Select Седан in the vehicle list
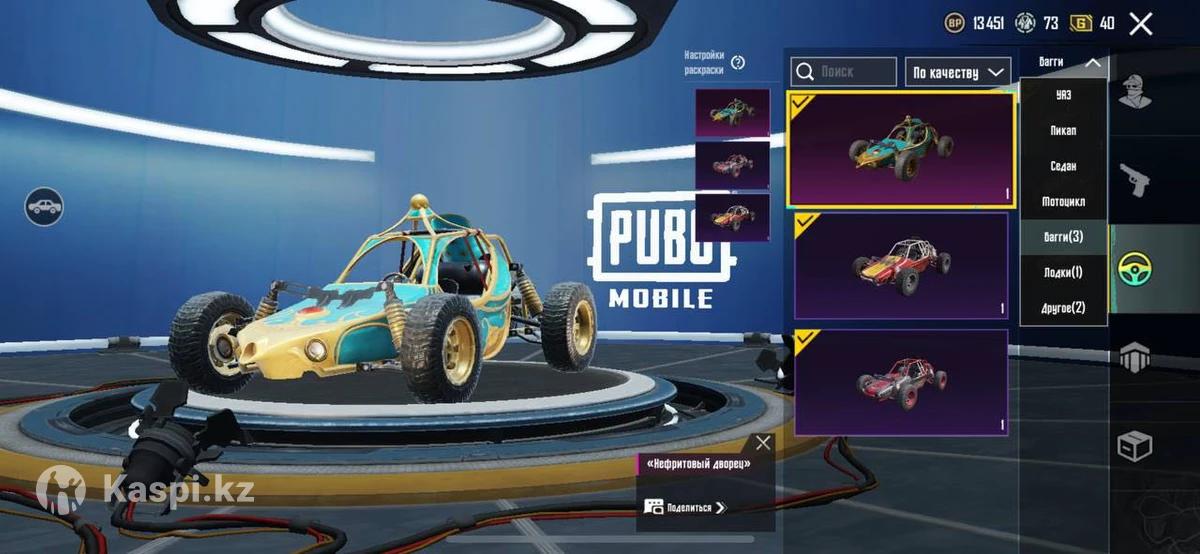The width and height of the screenshot is (1200, 554). pos(1063,166)
